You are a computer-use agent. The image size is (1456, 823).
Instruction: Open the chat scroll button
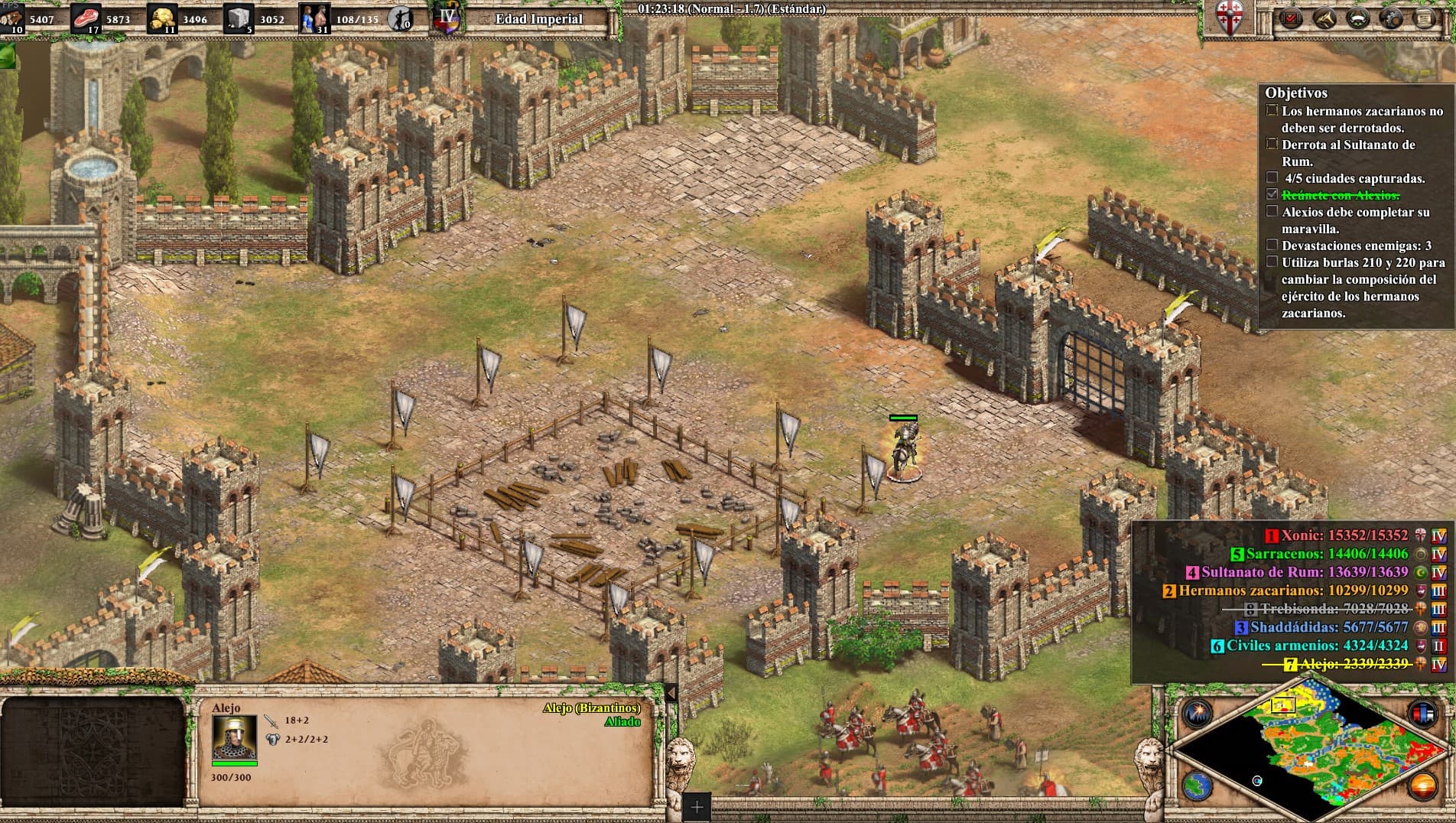pyautogui.click(x=1425, y=18)
